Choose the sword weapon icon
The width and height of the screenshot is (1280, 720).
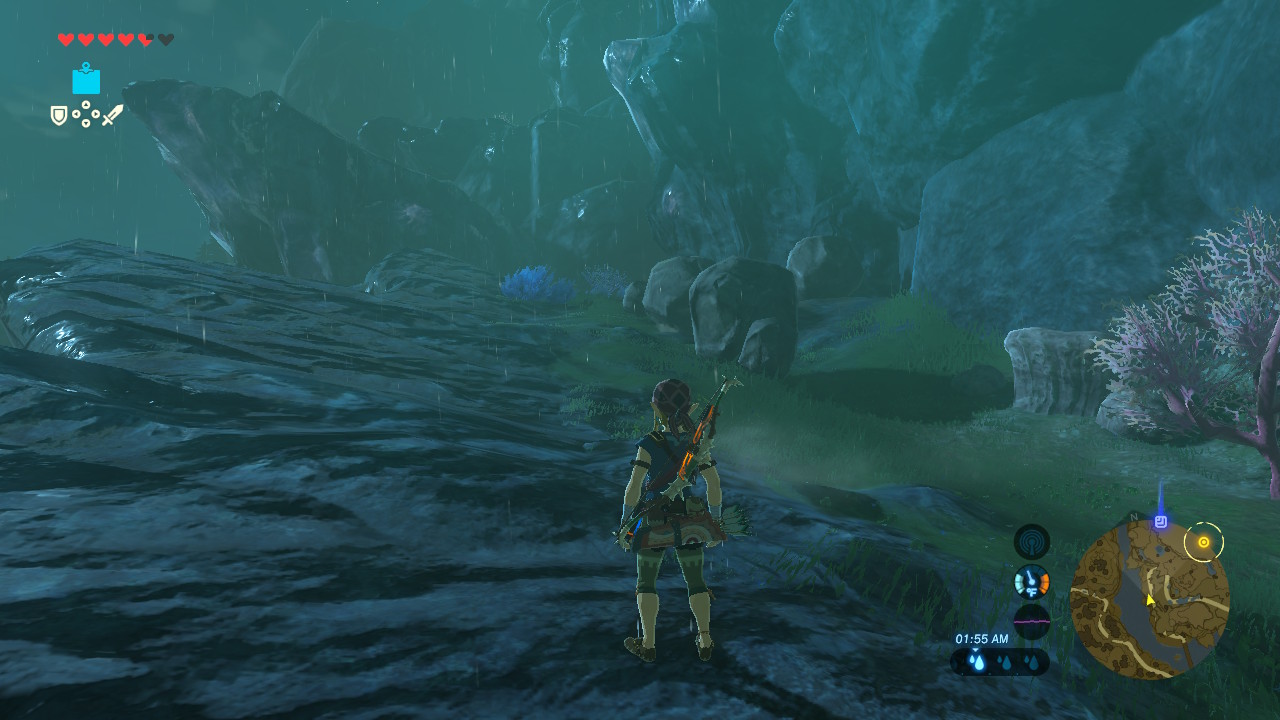tap(112, 115)
